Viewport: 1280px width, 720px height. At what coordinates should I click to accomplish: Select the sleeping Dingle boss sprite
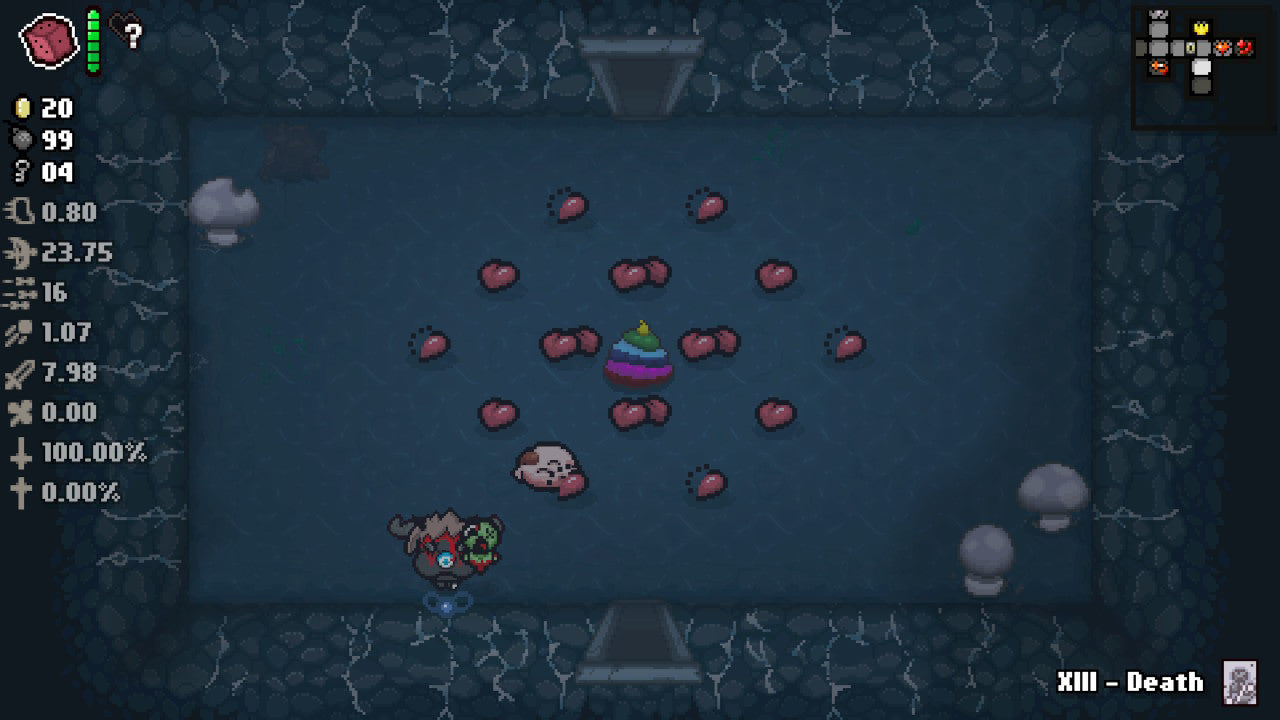(548, 466)
